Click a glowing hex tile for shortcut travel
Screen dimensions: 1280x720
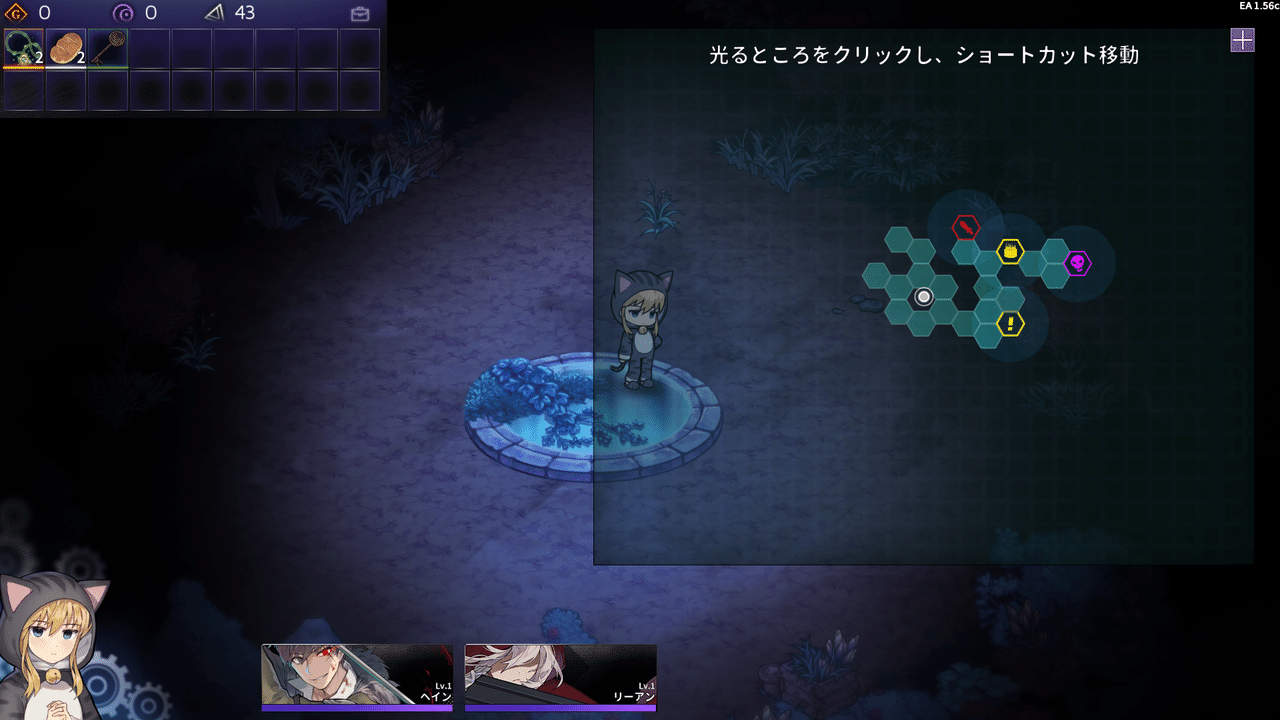[988, 287]
